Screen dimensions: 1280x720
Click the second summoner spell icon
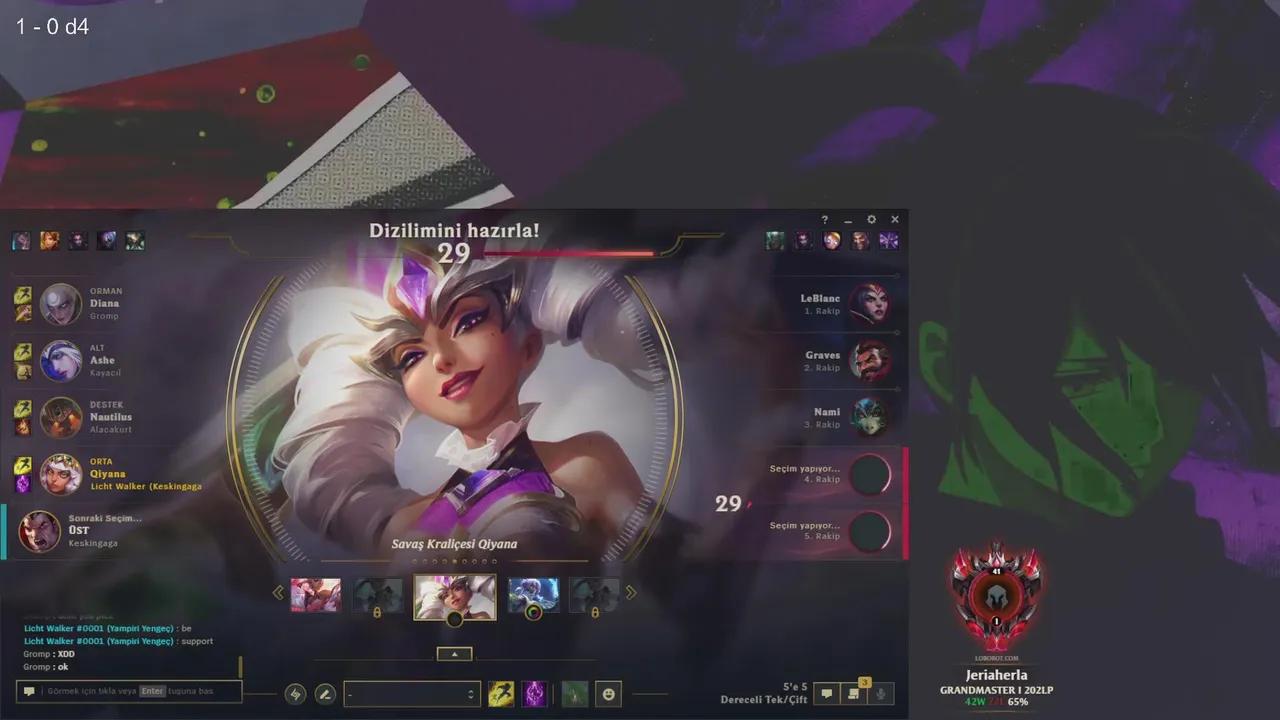coord(535,693)
